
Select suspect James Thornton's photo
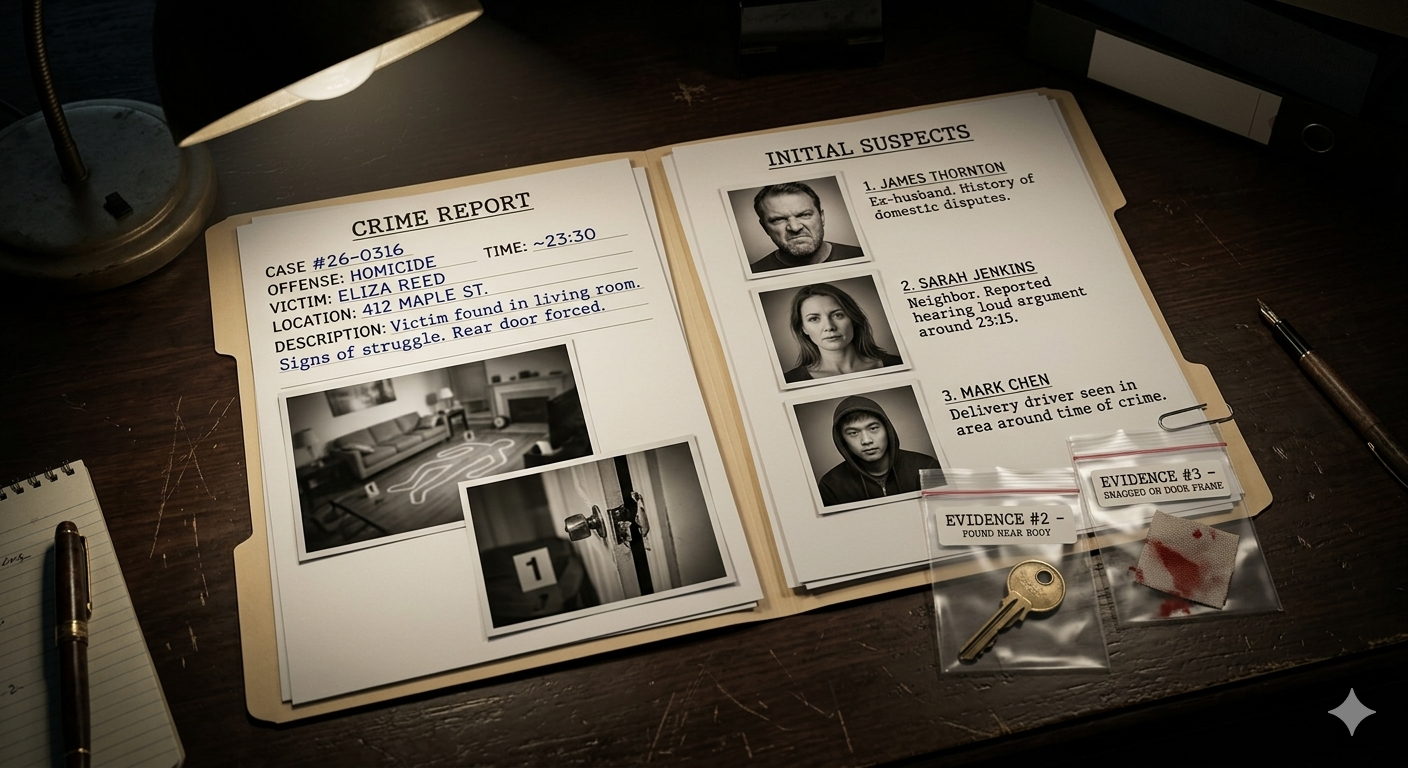tap(796, 225)
